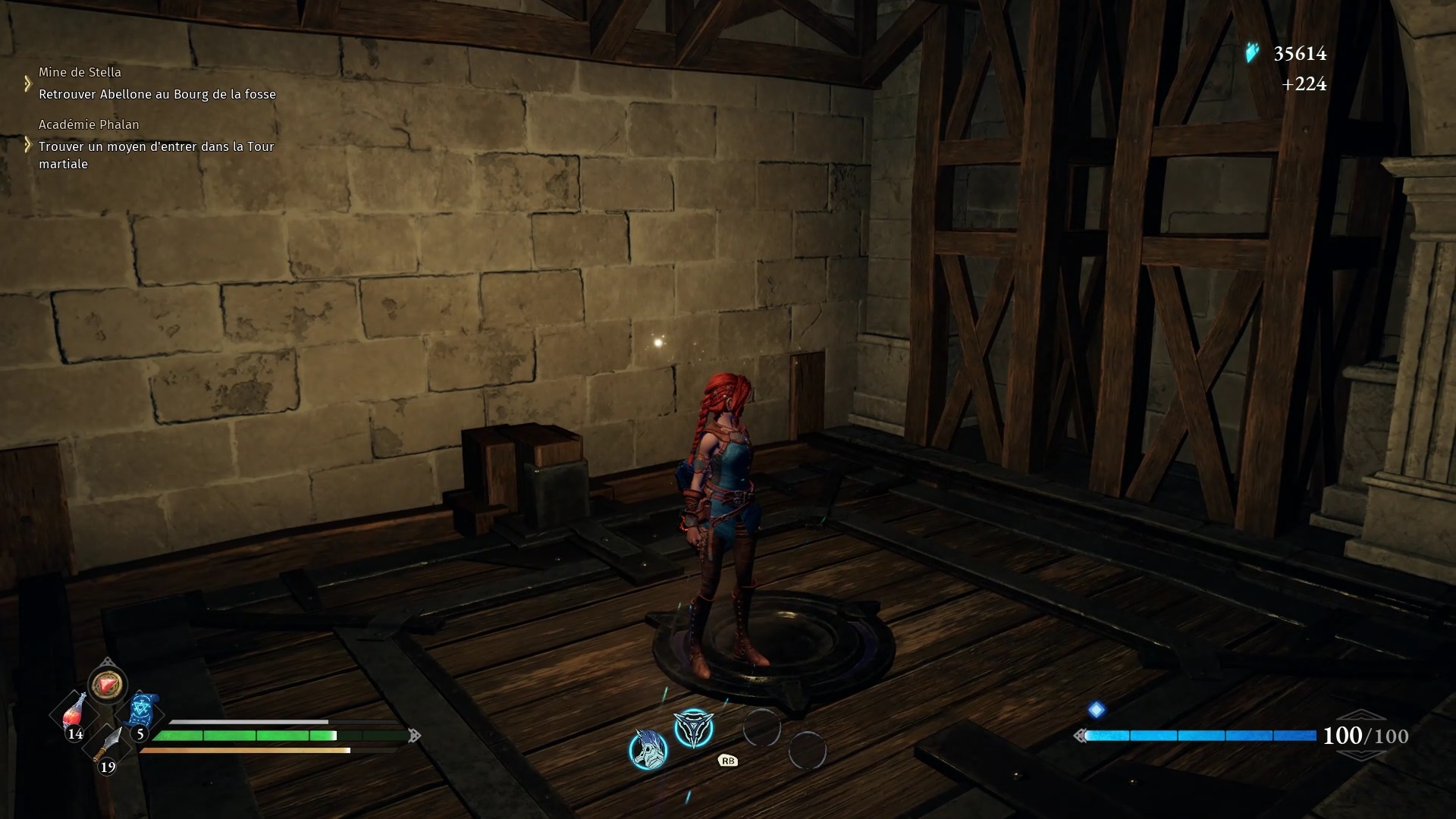
Task: Use the blue rune scroll item
Action: [141, 711]
